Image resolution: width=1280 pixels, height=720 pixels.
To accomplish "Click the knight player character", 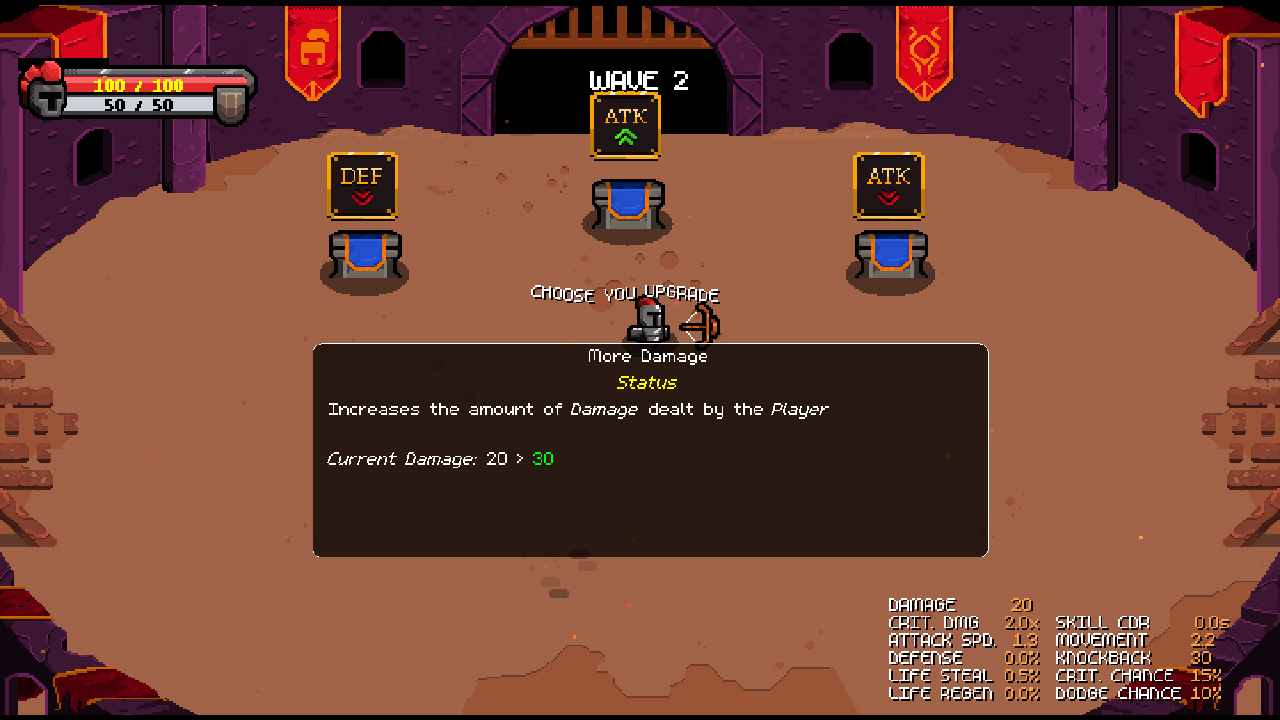I will pos(648,320).
